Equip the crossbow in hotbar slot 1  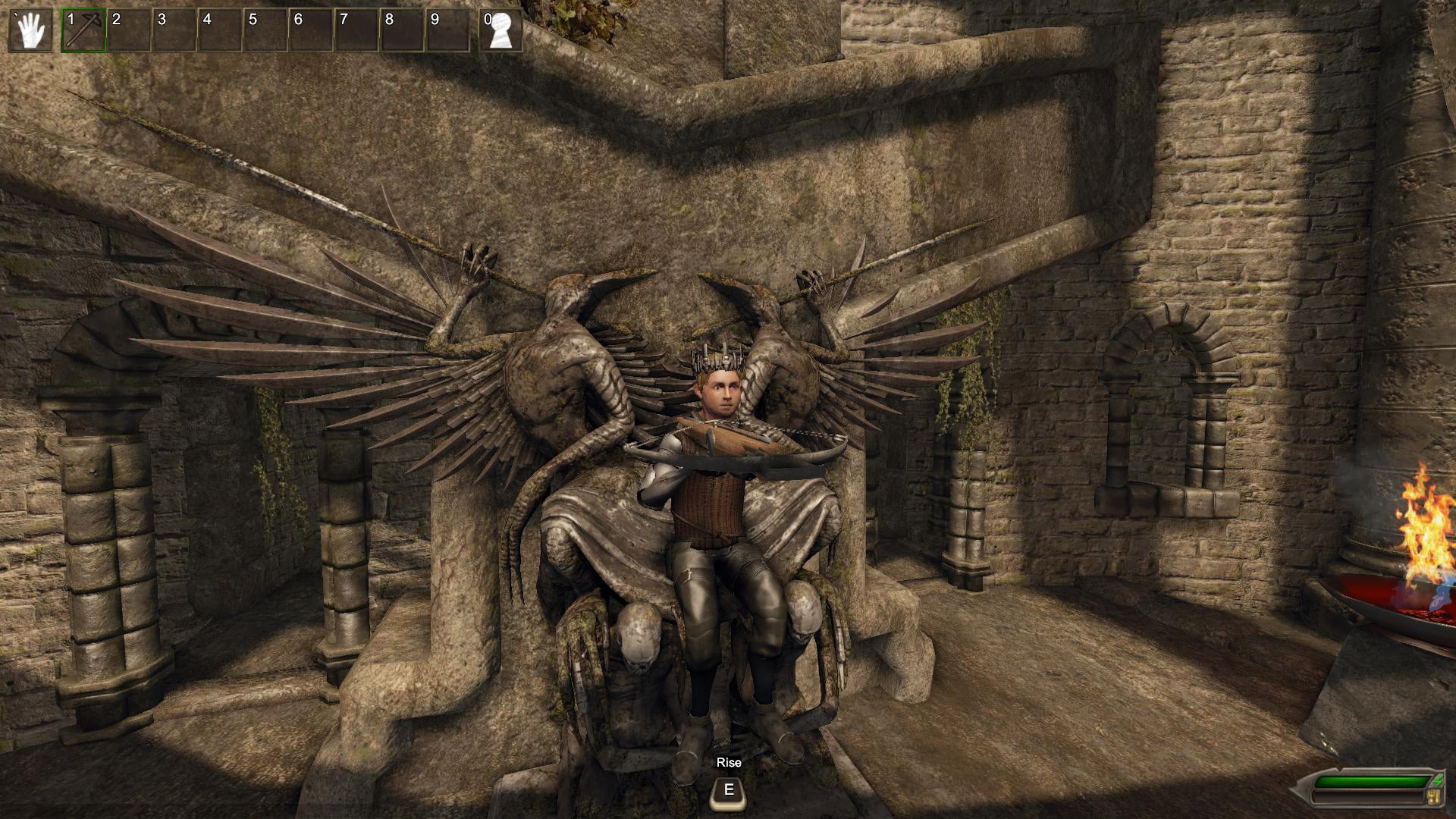tap(83, 30)
